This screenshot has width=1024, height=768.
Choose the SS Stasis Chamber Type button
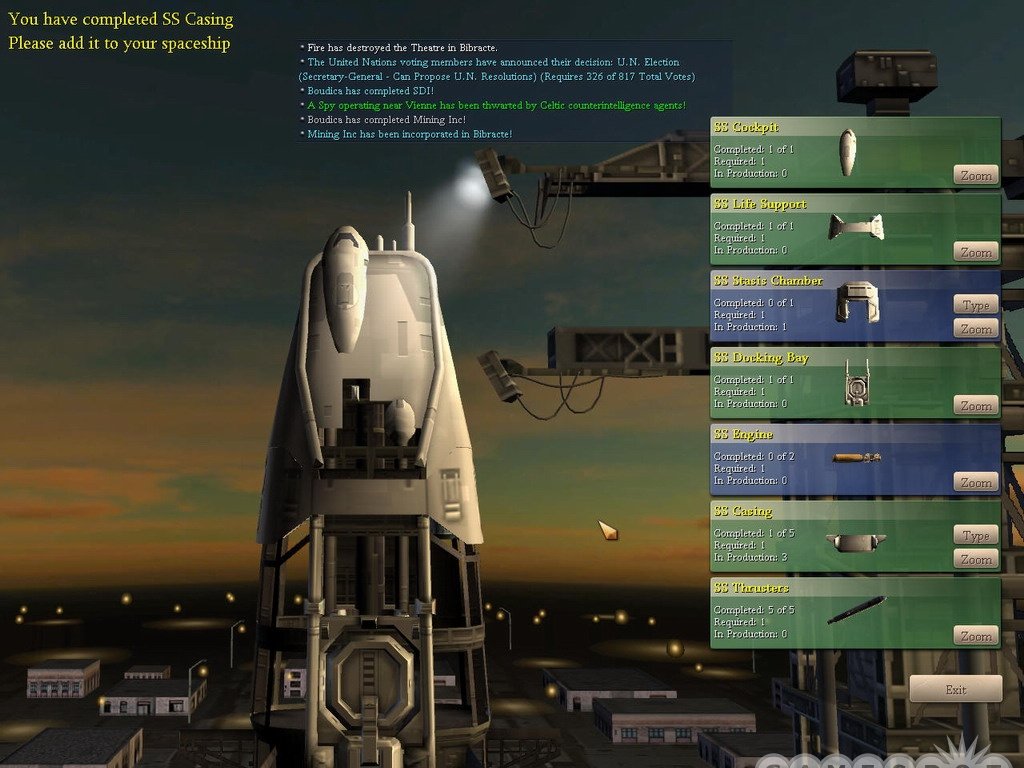coord(976,305)
